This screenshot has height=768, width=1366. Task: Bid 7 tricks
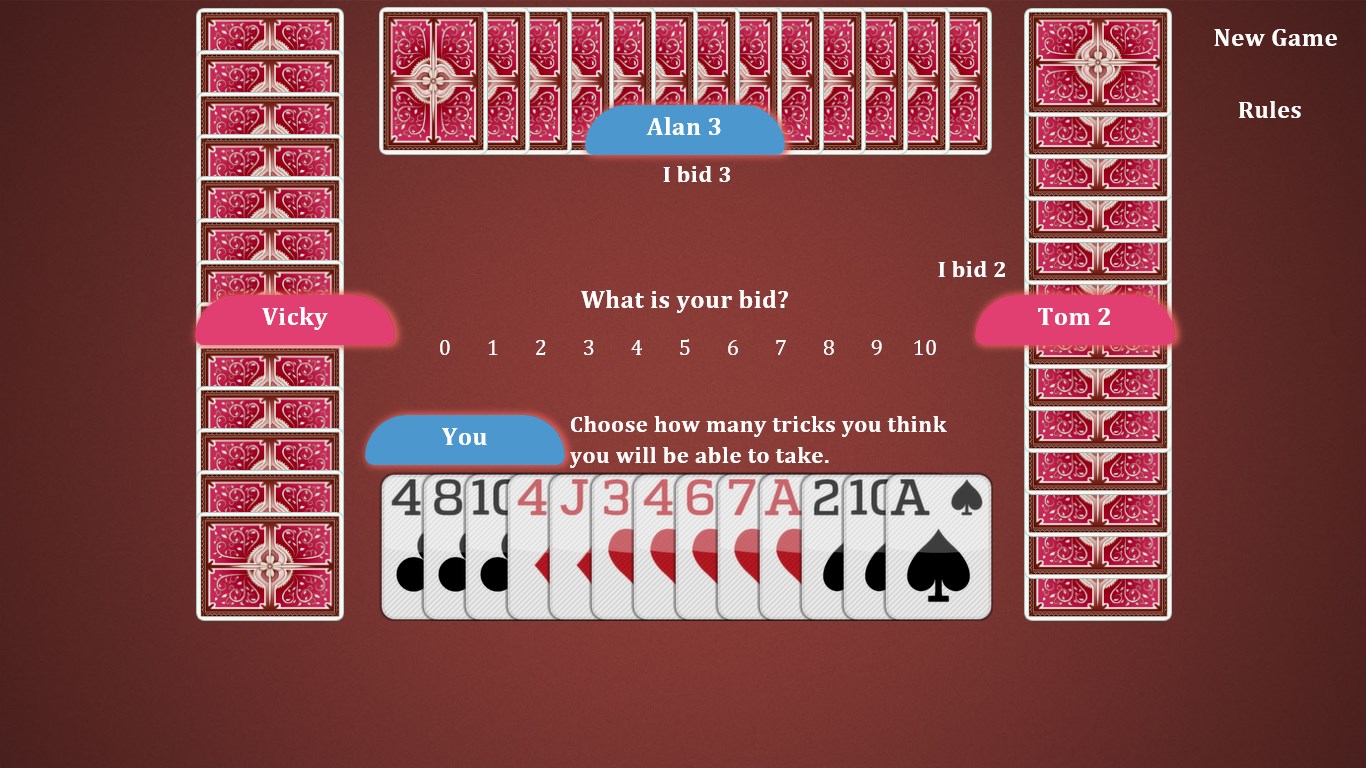point(780,348)
